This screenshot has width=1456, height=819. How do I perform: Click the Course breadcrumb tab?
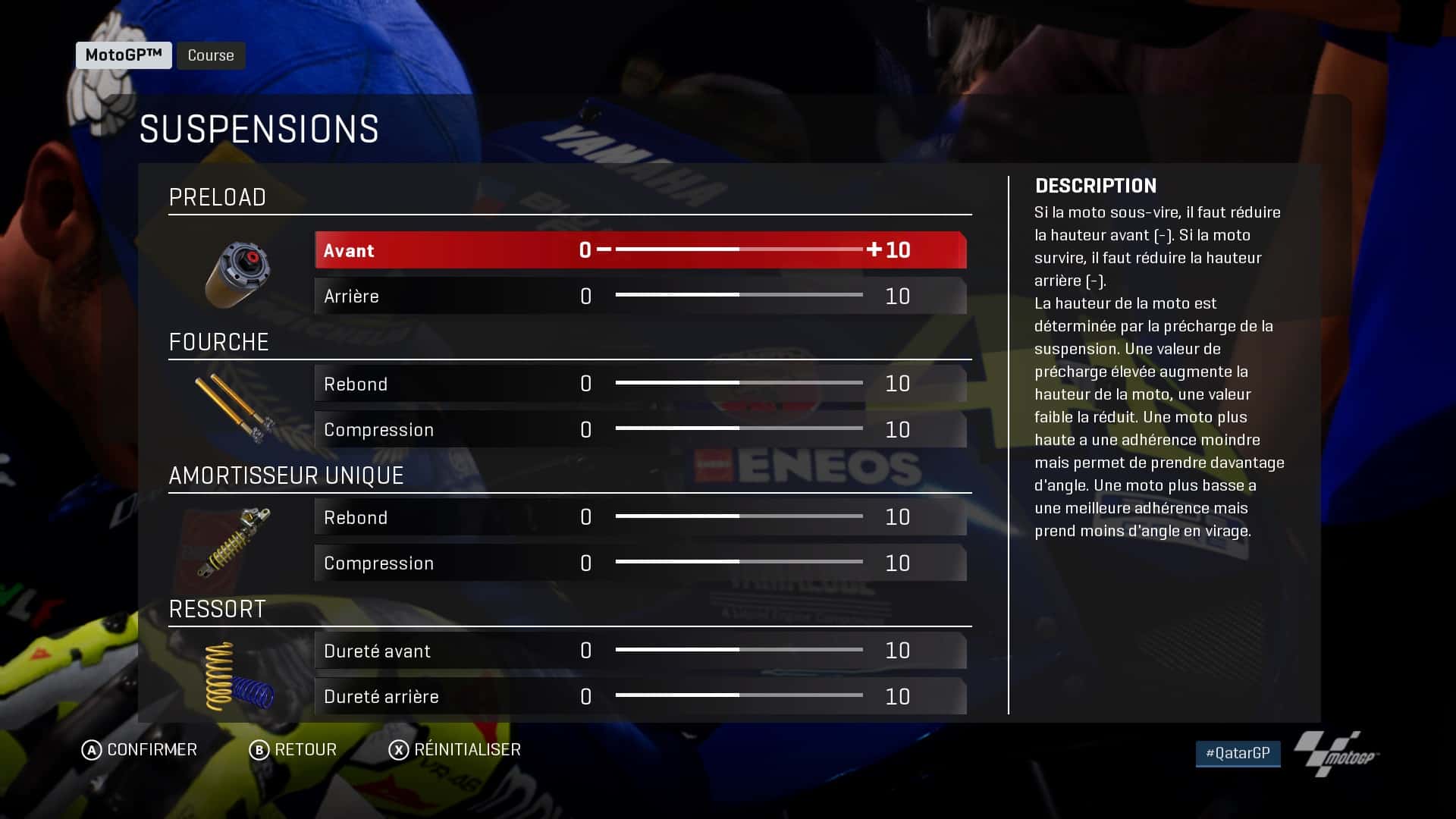211,55
